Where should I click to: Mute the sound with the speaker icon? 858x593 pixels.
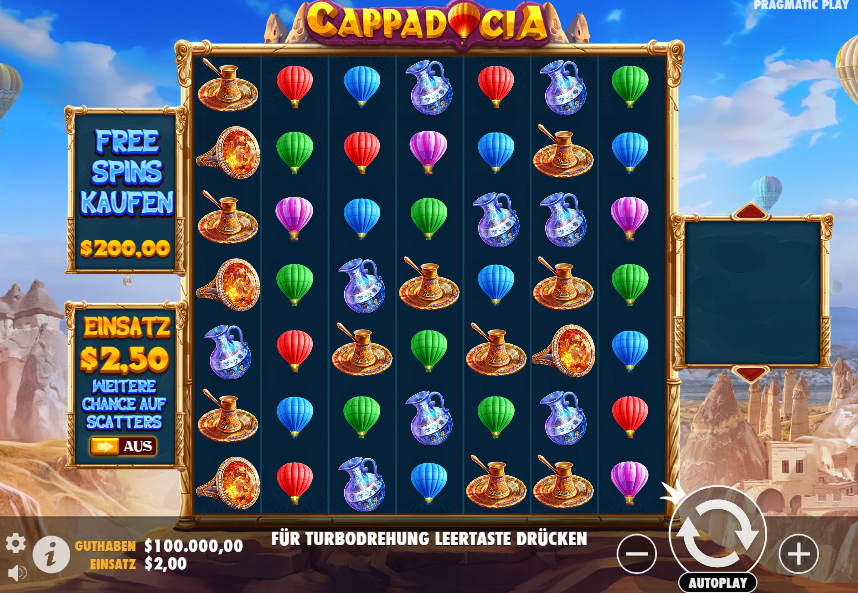(x=16, y=573)
